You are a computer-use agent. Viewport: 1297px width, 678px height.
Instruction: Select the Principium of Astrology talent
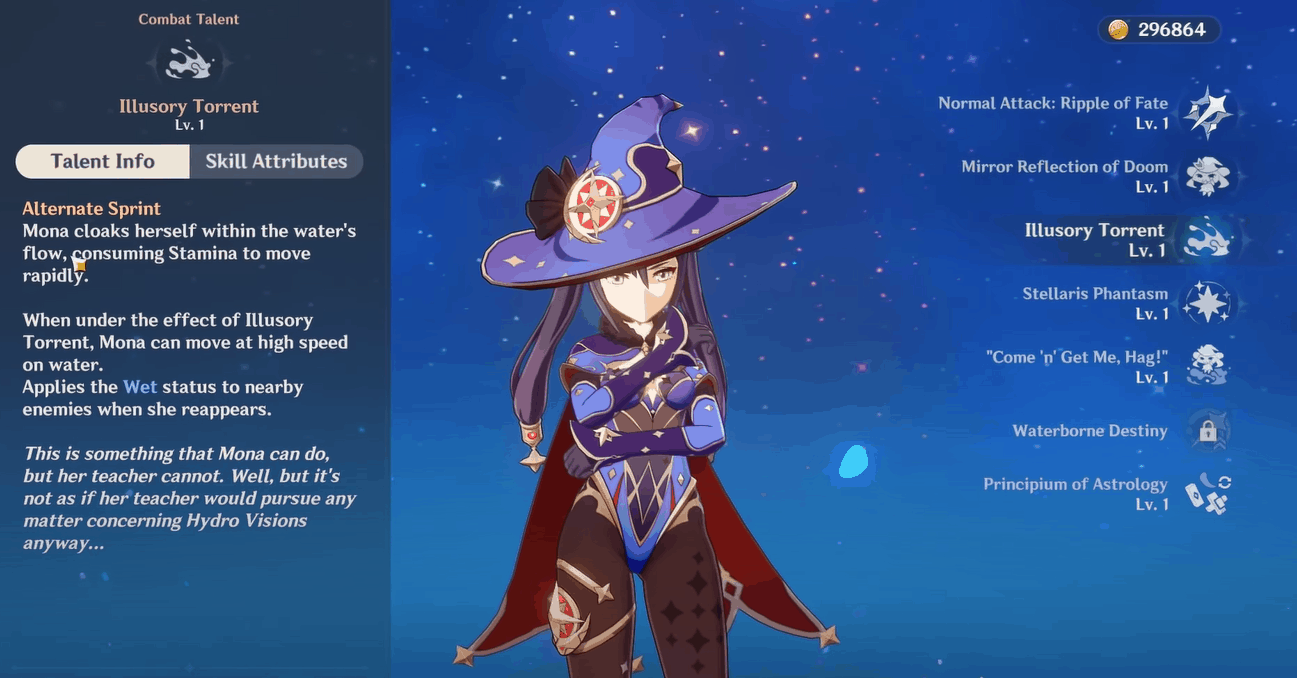pos(1207,494)
